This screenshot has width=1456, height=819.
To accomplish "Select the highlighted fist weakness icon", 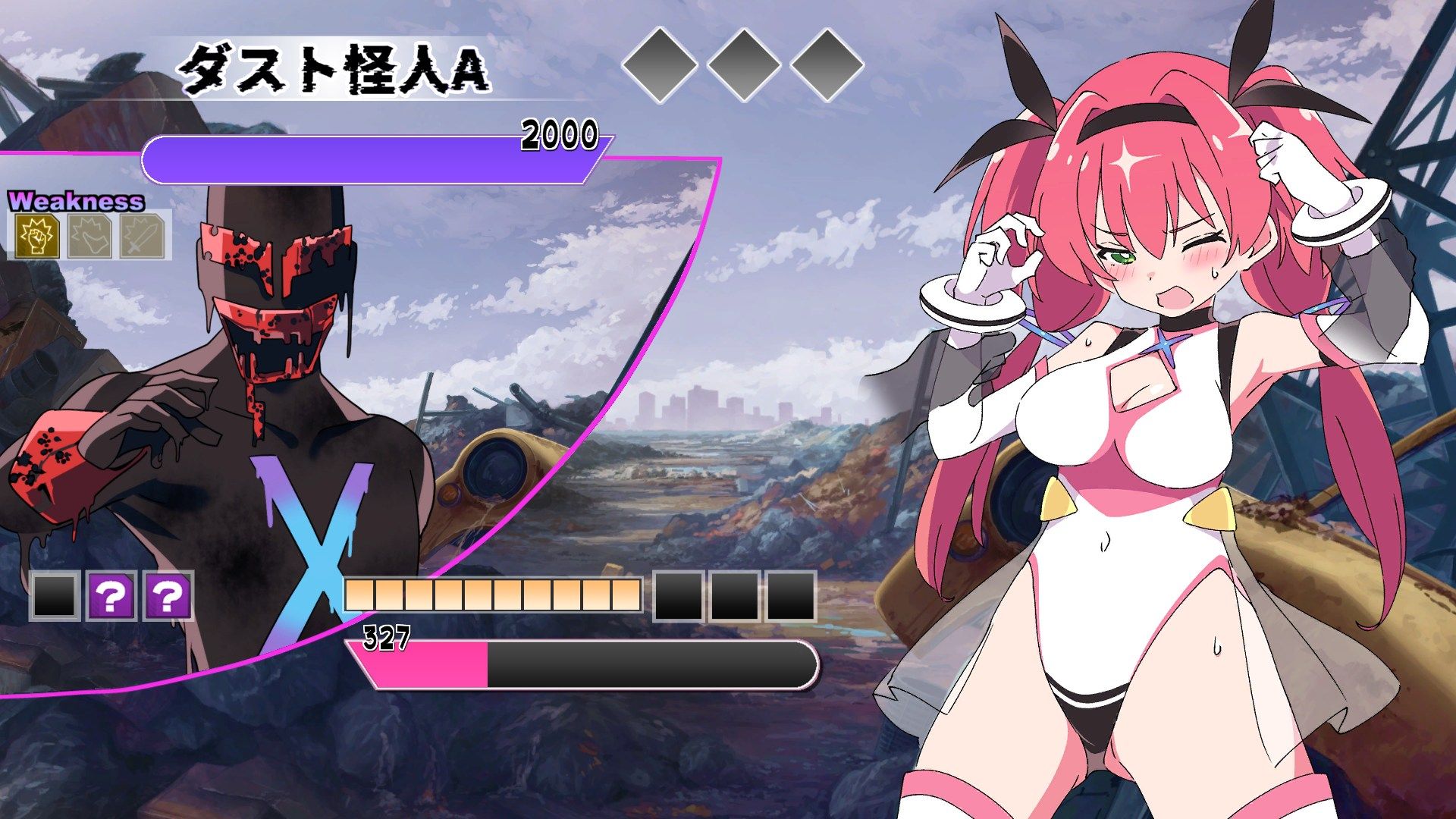I will click(x=37, y=237).
